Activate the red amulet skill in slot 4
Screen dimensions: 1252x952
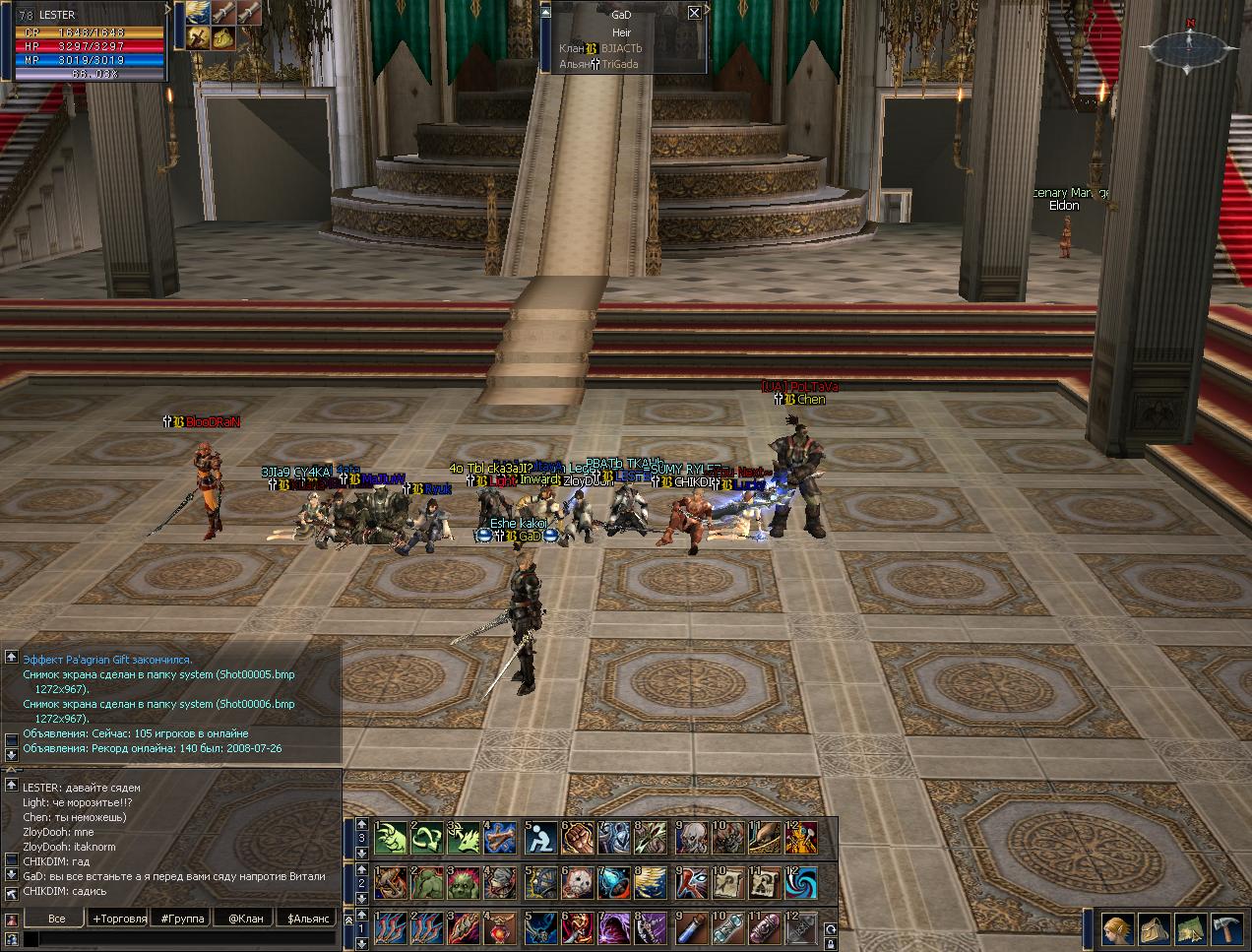[x=503, y=928]
